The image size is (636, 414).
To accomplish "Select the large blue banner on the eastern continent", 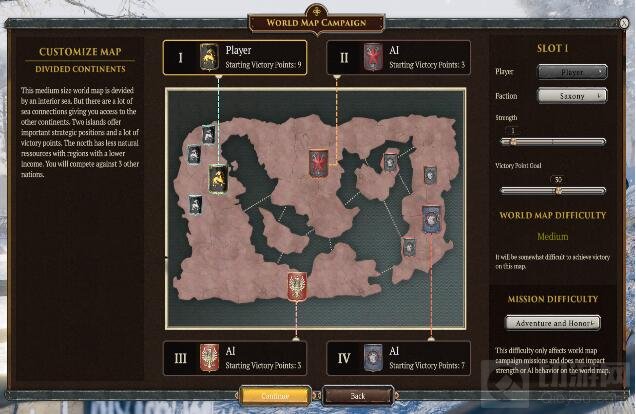I will click(431, 217).
